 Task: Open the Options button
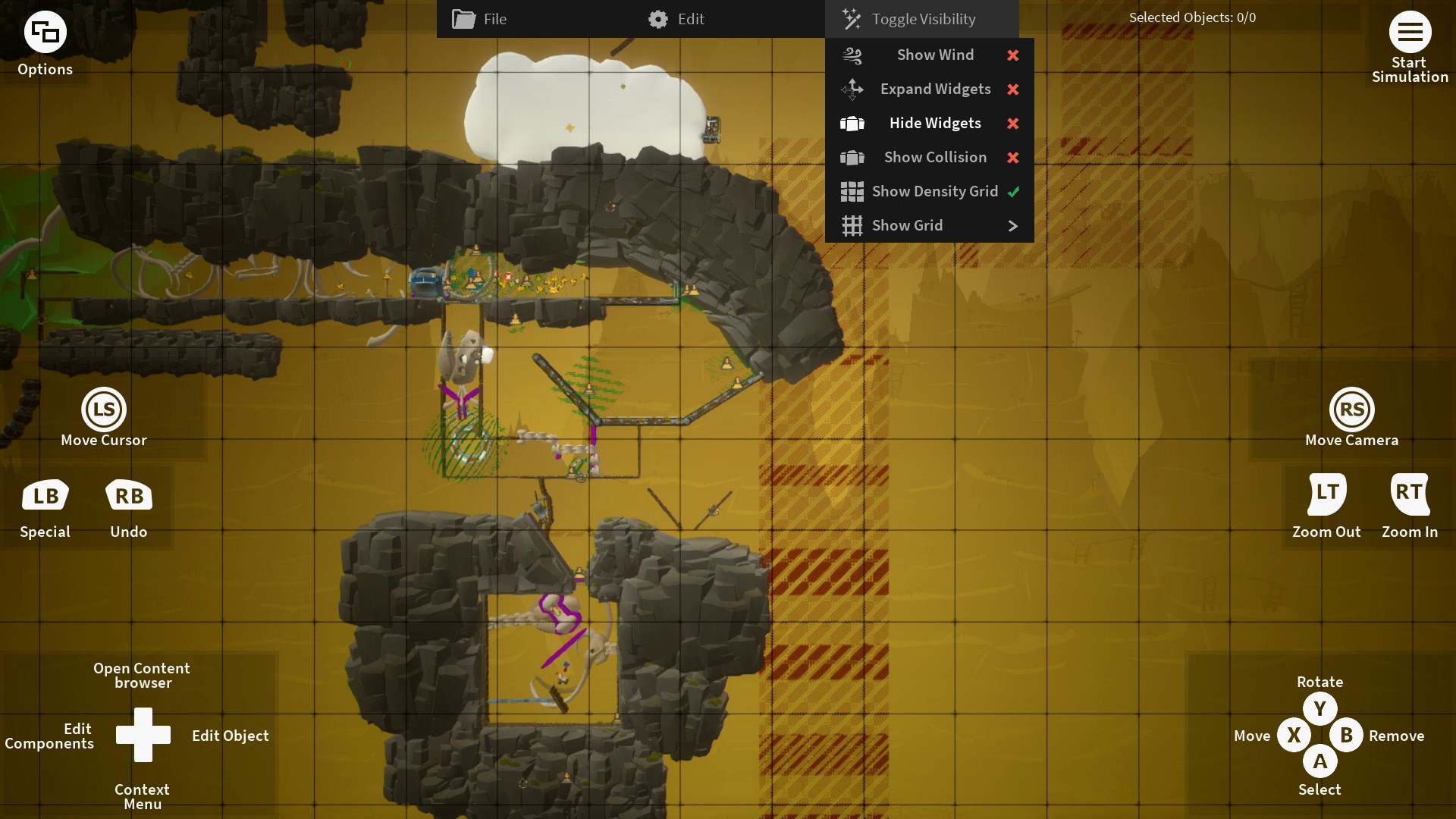point(45,33)
